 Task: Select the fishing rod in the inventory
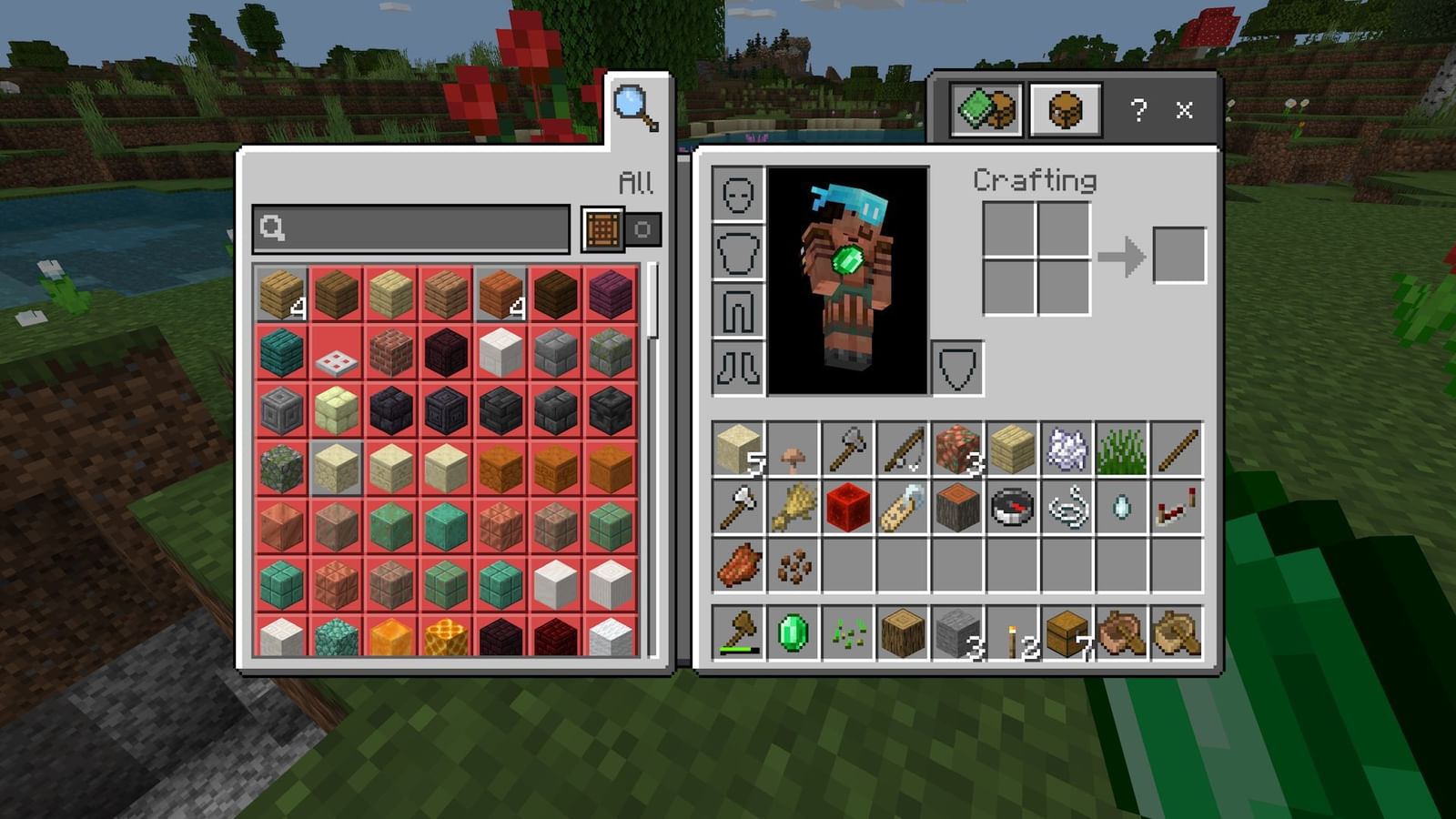[x=901, y=446]
